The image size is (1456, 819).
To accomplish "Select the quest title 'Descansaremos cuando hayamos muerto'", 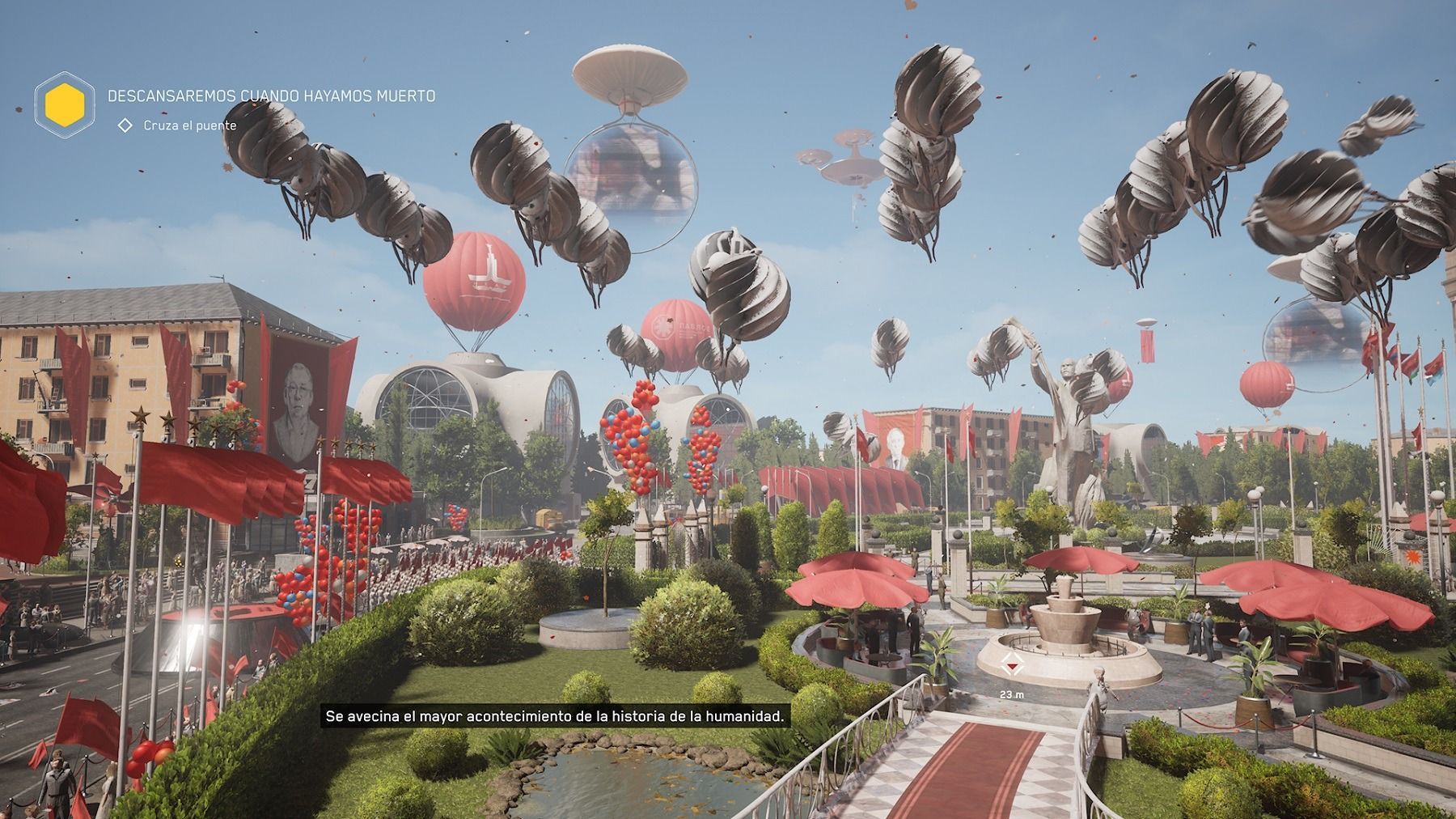I will pos(272,96).
